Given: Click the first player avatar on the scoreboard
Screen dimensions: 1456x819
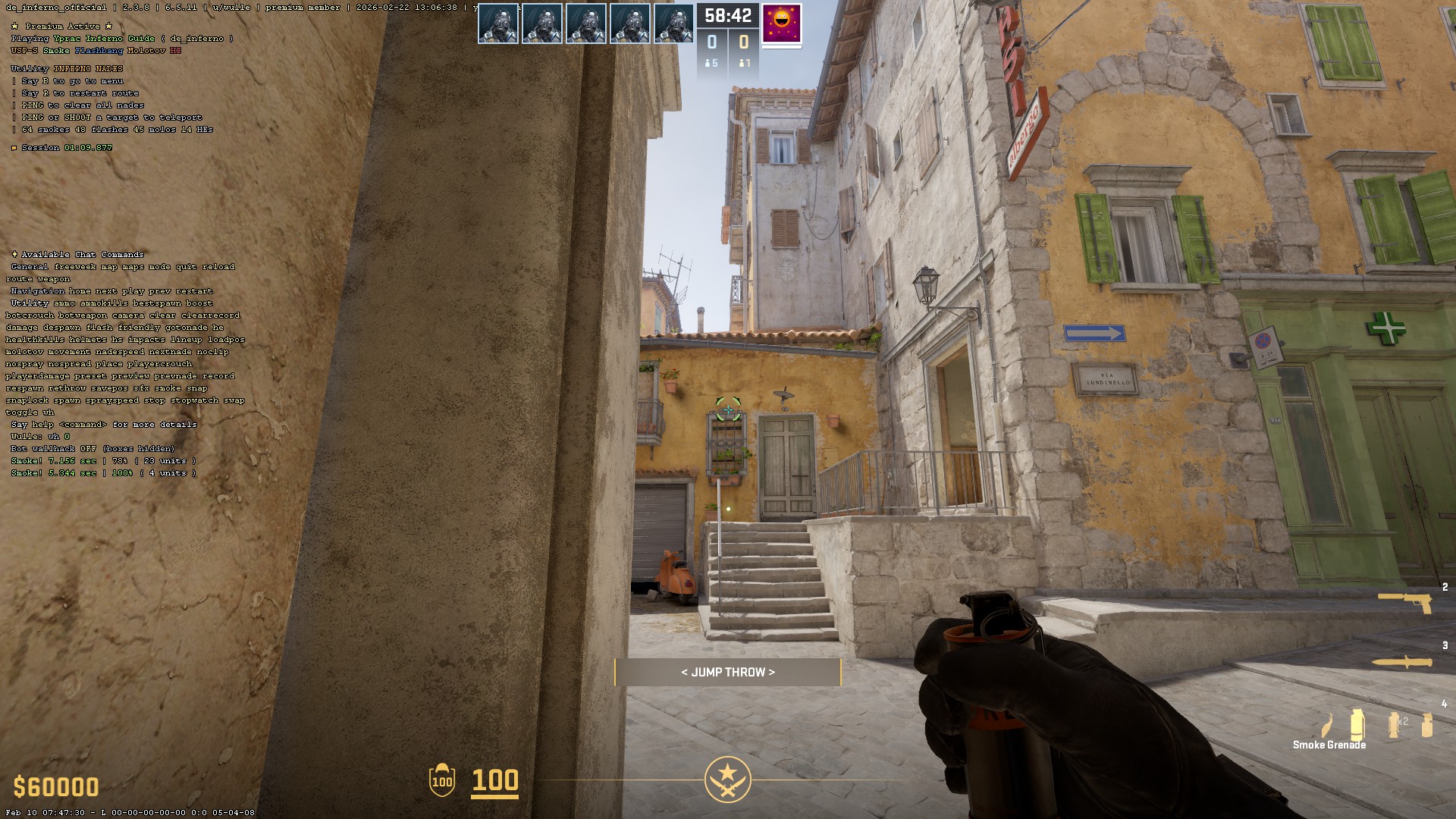Looking at the screenshot, I should coord(498,23).
